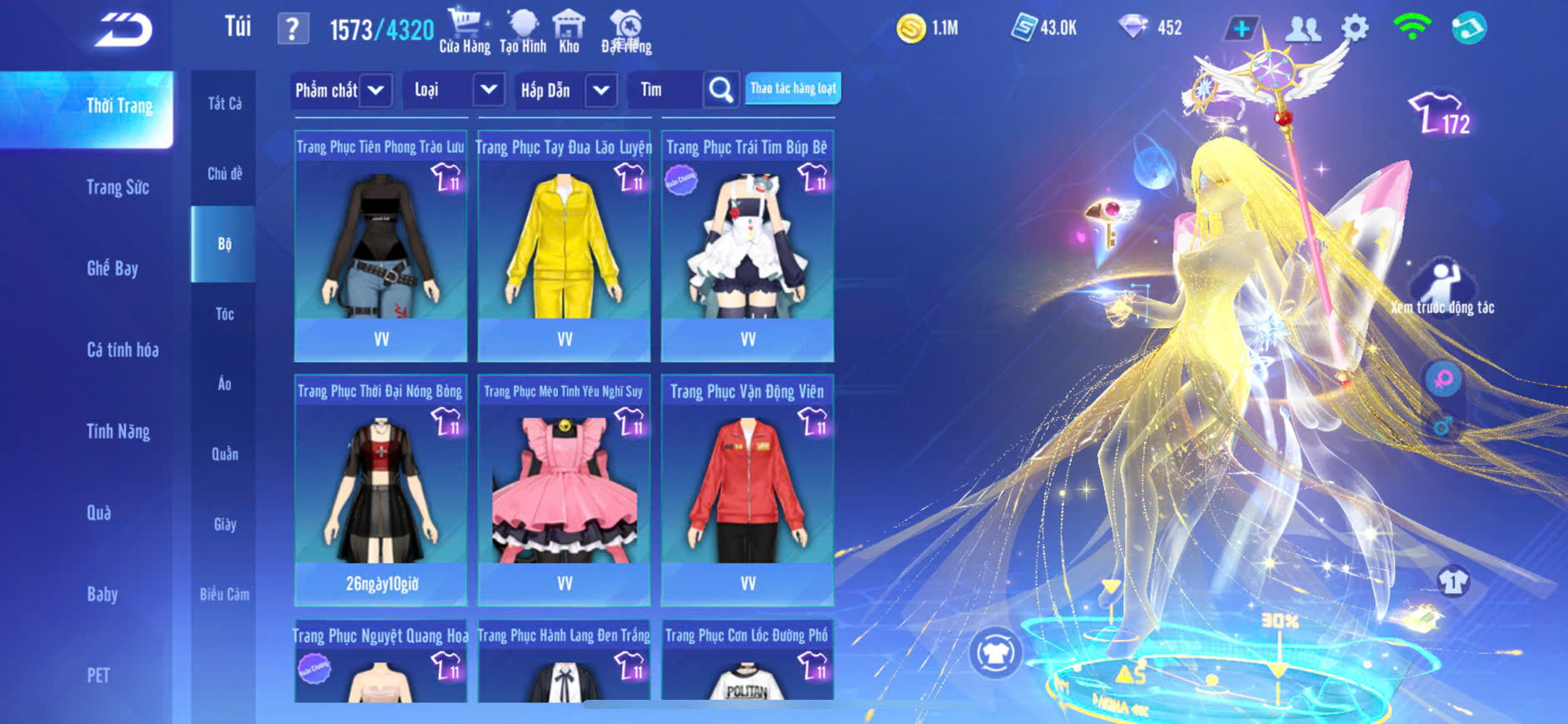Click the magnifier search button

[721, 90]
